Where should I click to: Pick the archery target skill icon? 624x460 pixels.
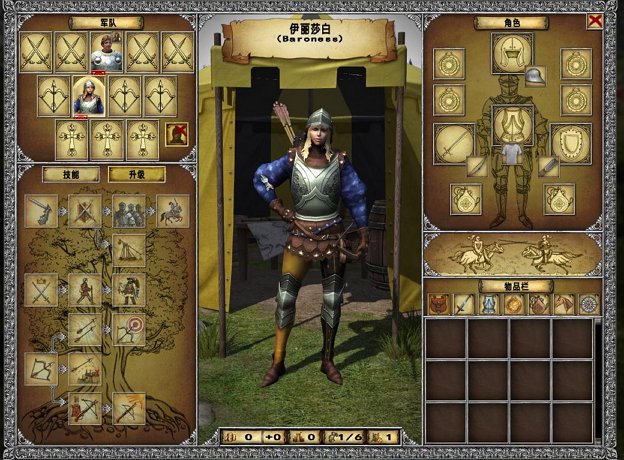pos(129,329)
